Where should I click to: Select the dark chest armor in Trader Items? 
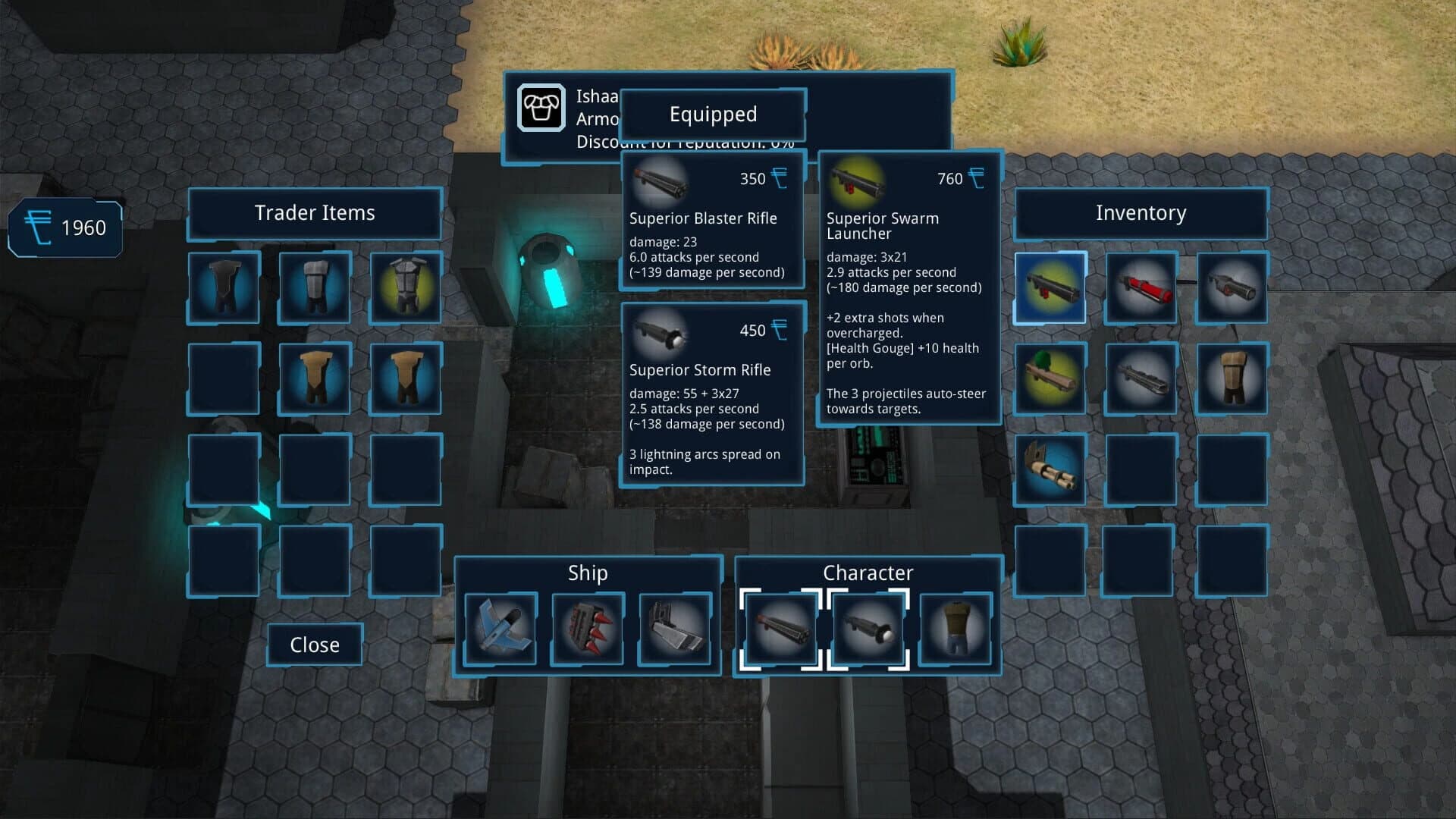[x=223, y=288]
